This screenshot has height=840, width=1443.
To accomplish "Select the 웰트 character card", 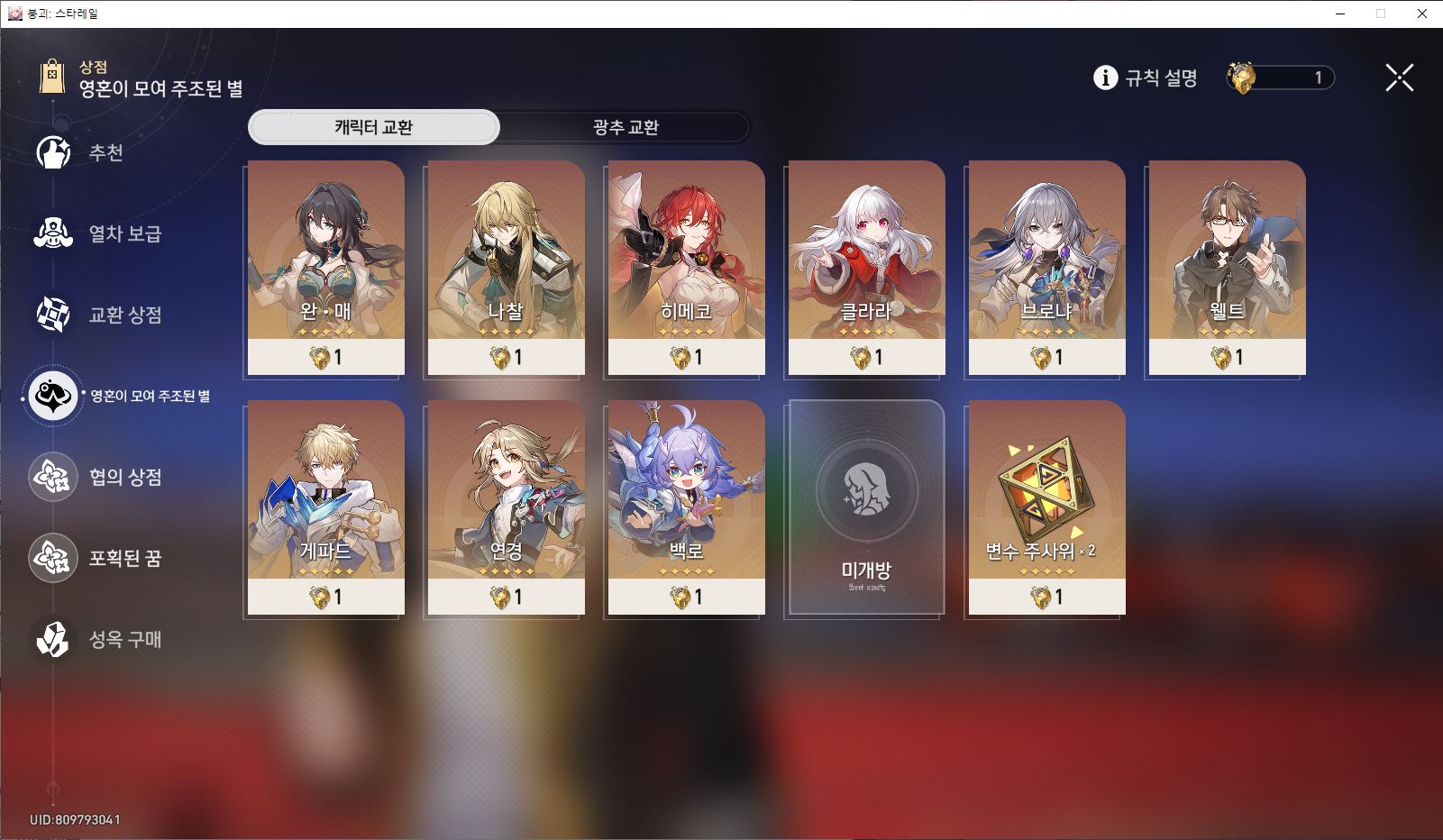I will pyautogui.click(x=1227, y=268).
